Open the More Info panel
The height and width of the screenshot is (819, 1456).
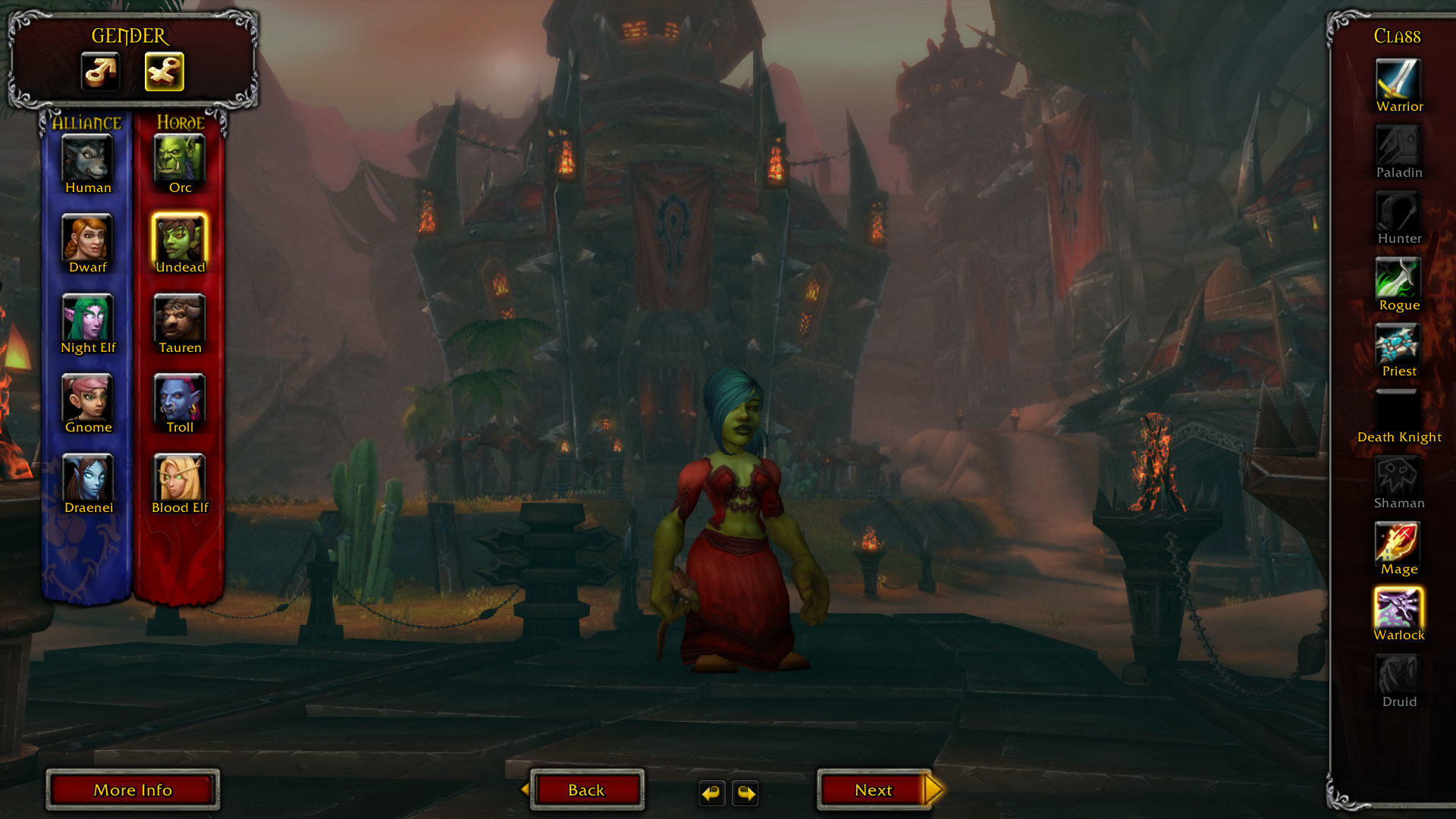click(x=133, y=790)
